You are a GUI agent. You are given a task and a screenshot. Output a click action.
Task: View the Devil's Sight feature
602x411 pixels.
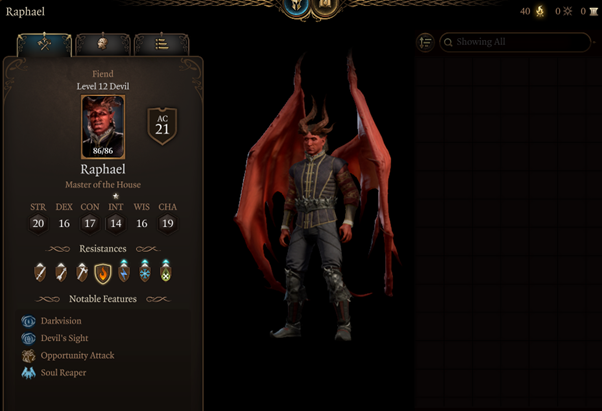click(64, 338)
